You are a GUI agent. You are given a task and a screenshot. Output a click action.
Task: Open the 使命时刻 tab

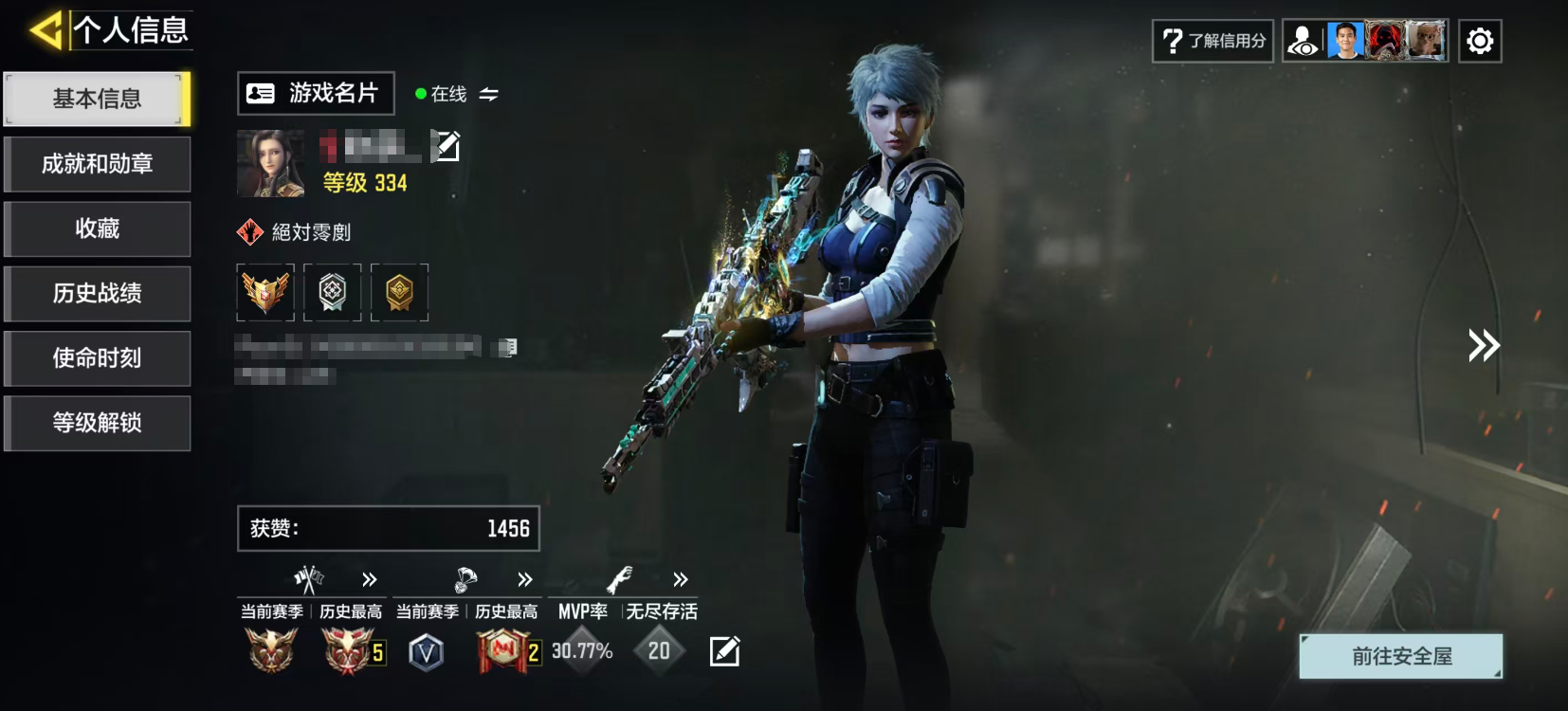[97, 357]
